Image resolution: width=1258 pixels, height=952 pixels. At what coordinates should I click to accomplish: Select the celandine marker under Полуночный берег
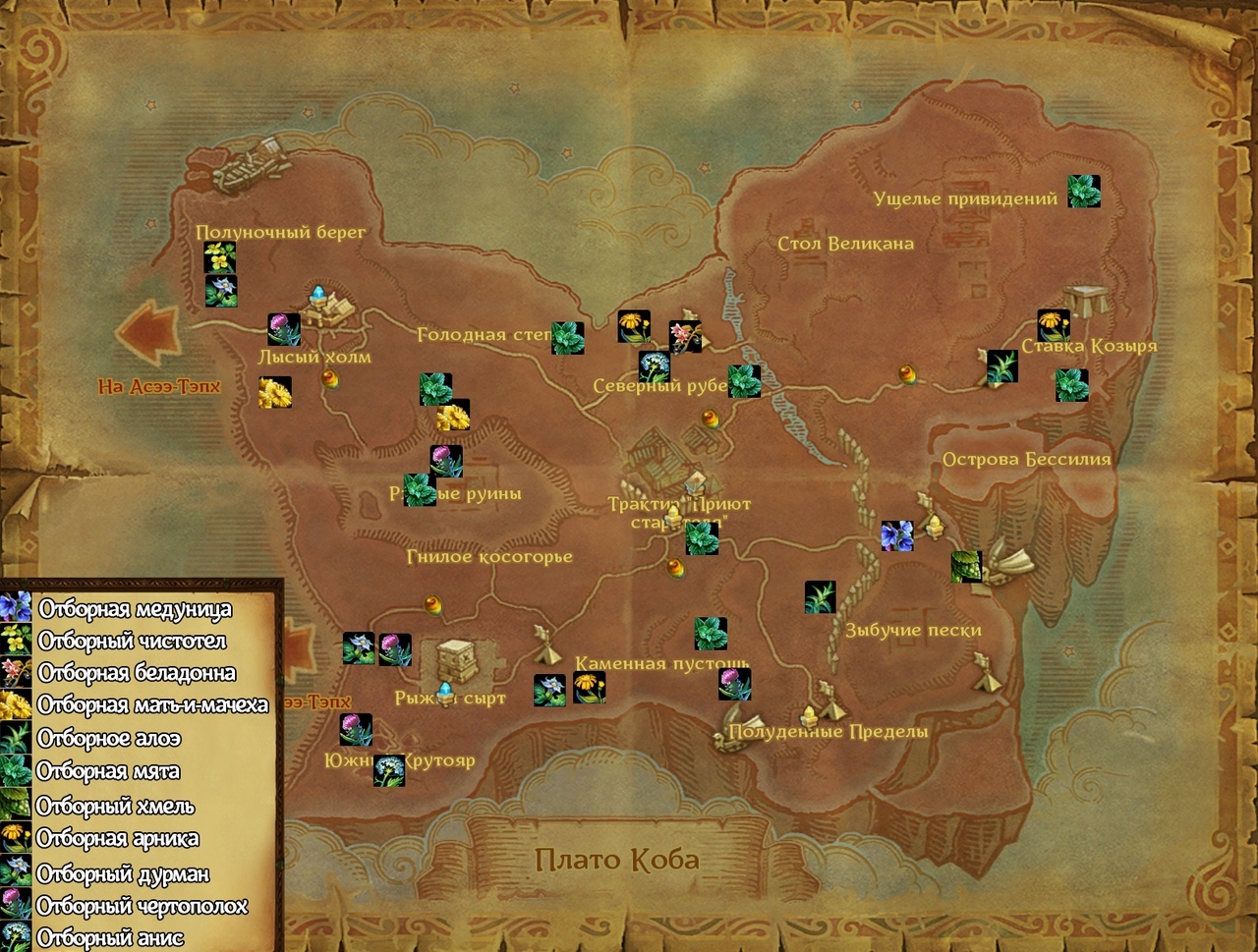[220, 257]
